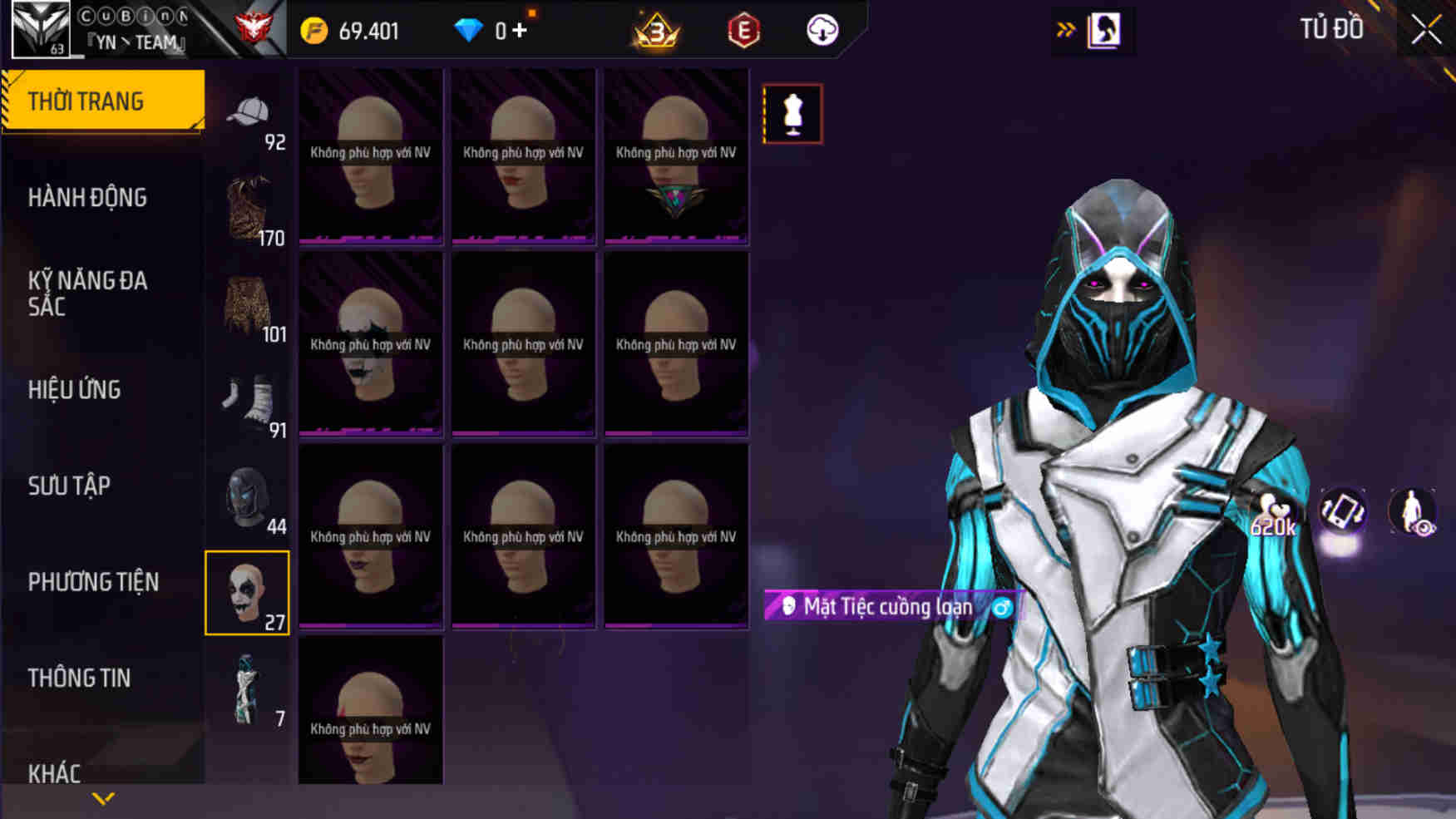Select the face paint category showing 27 items
The height and width of the screenshot is (819, 1456).
[x=249, y=590]
